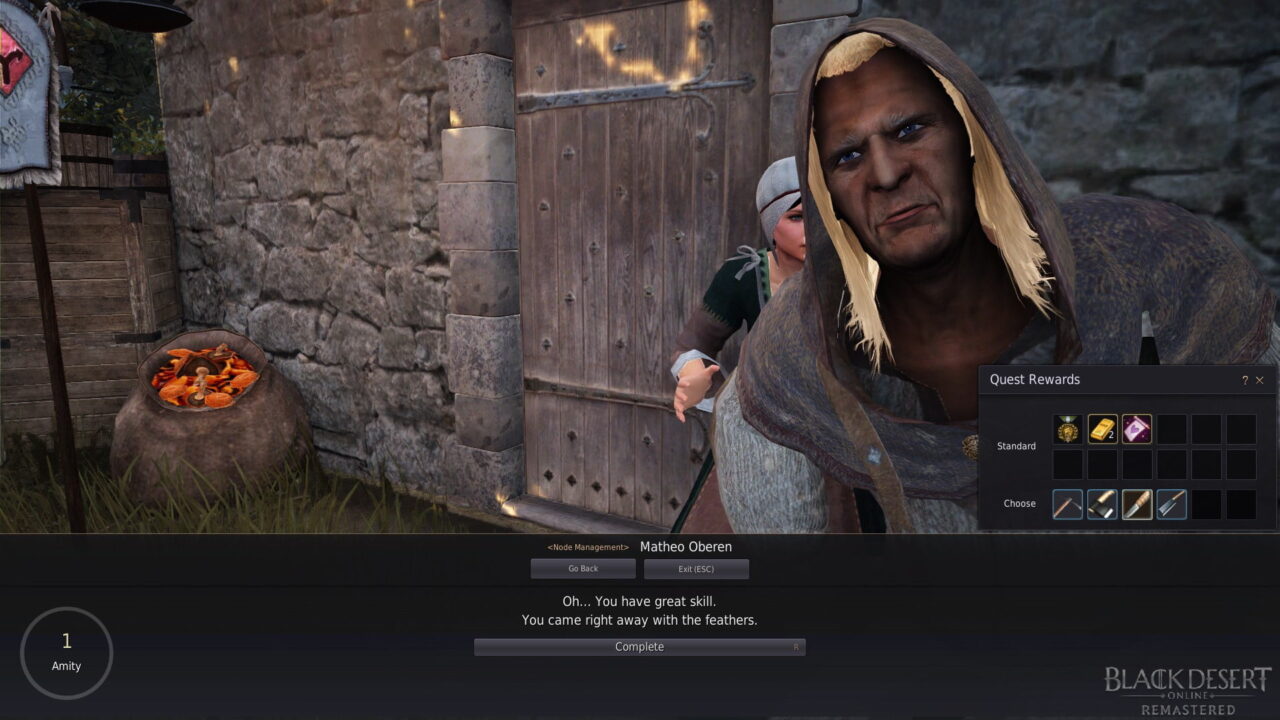Select the purple love letter reward icon
This screenshot has width=1280, height=720.
click(1136, 428)
